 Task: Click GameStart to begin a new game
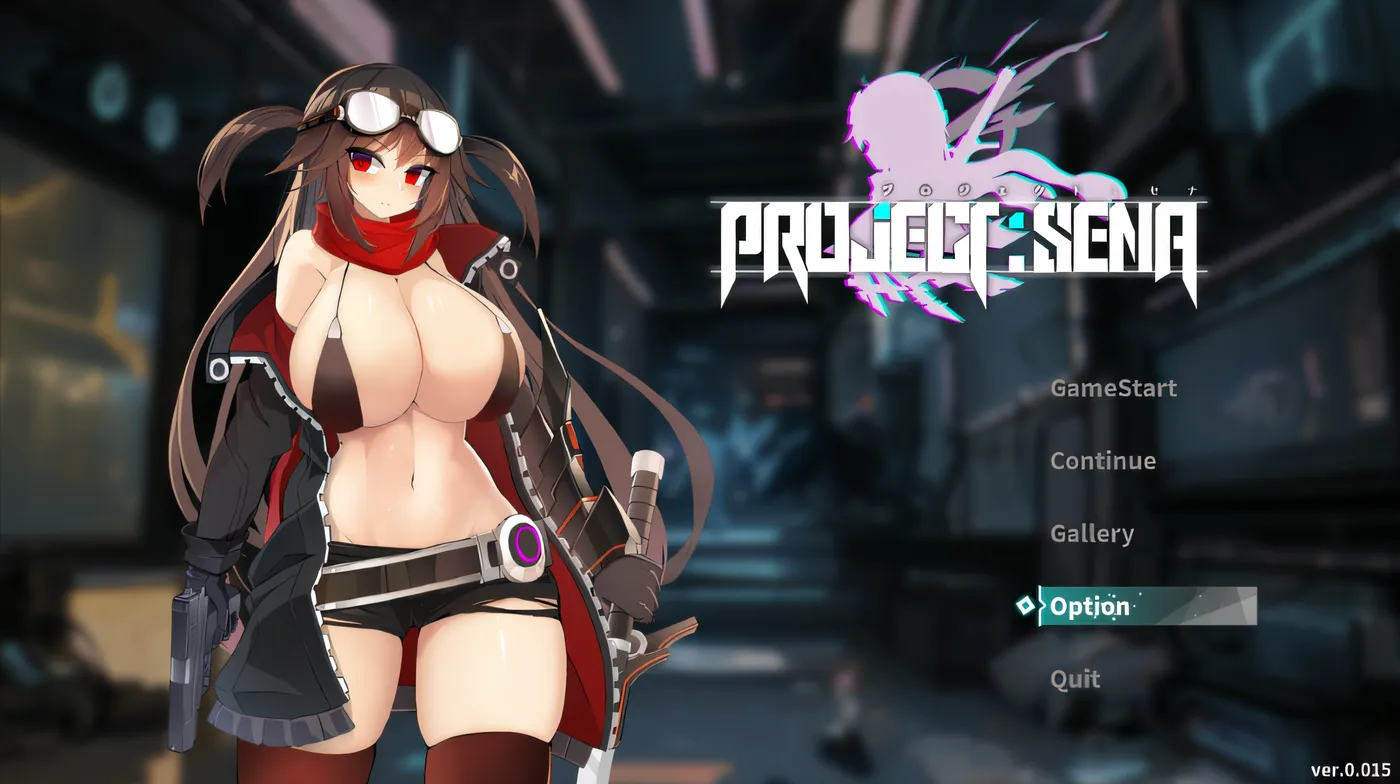tap(1113, 388)
